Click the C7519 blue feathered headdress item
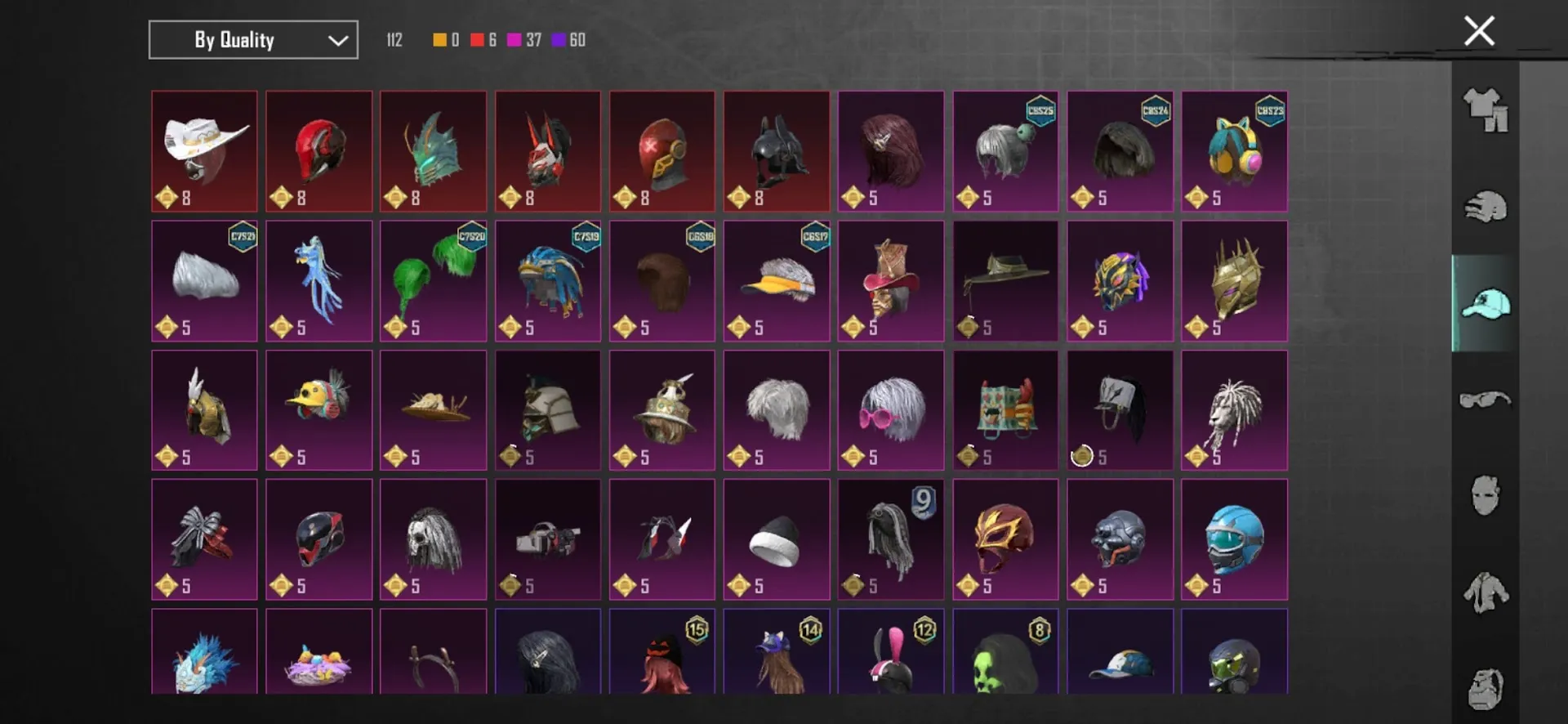Screen dimensions: 1568x724 (x=547, y=280)
